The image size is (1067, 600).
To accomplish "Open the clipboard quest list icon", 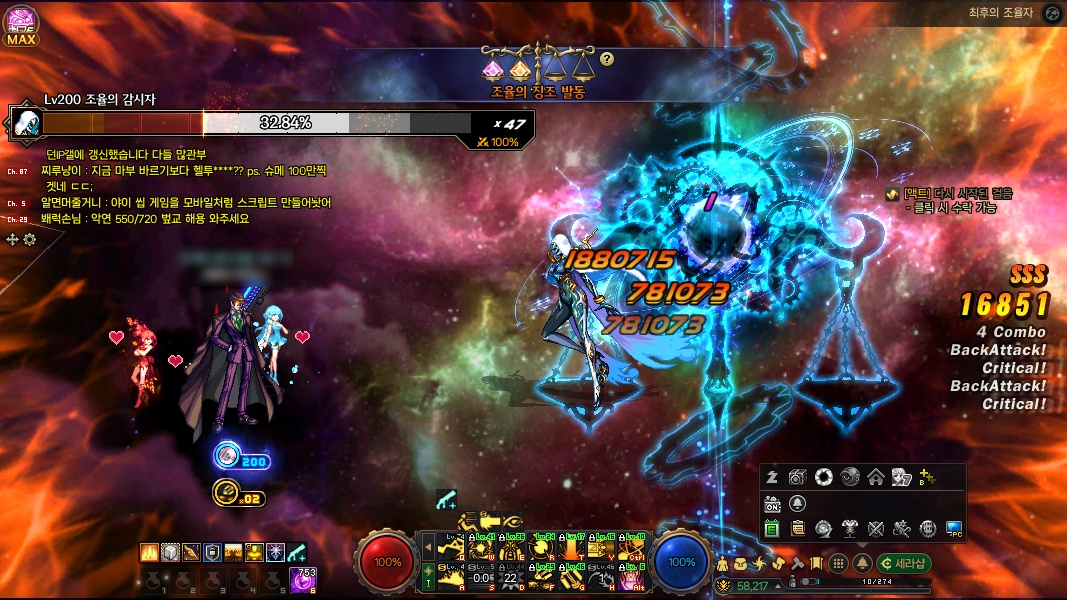I will click(798, 528).
